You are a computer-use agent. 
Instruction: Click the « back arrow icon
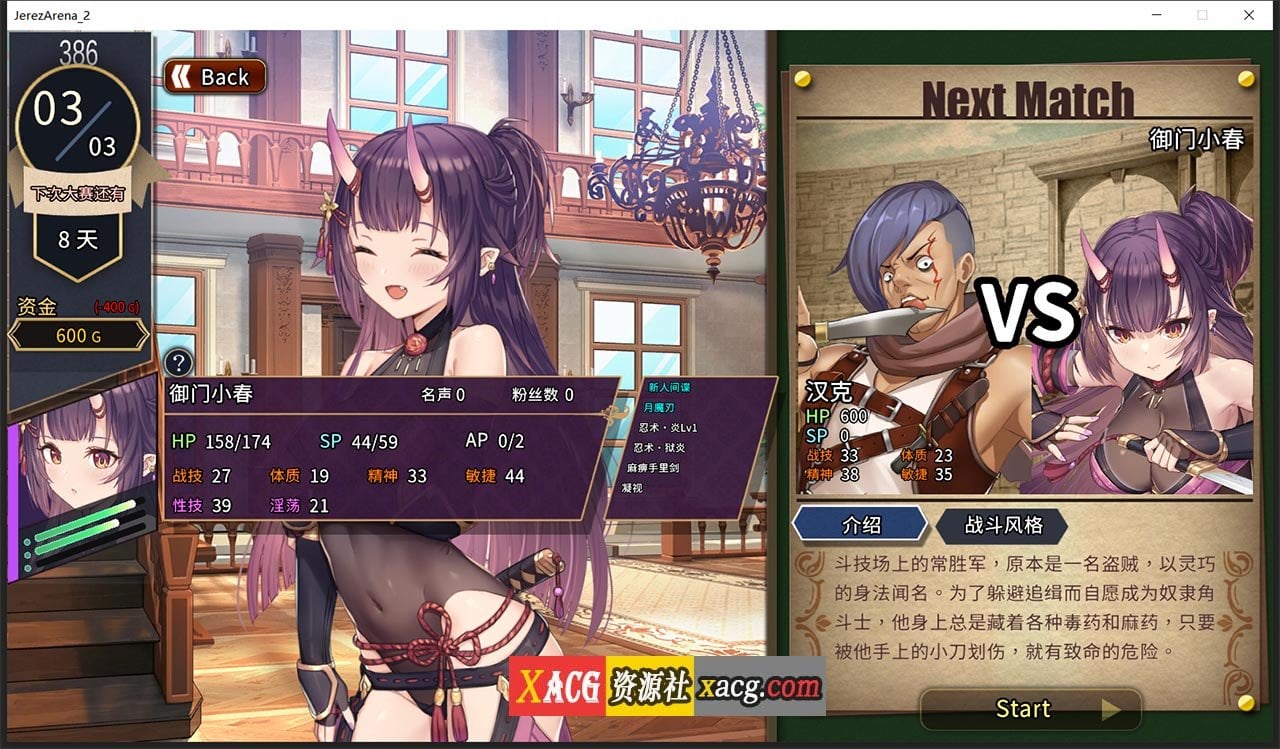point(183,76)
